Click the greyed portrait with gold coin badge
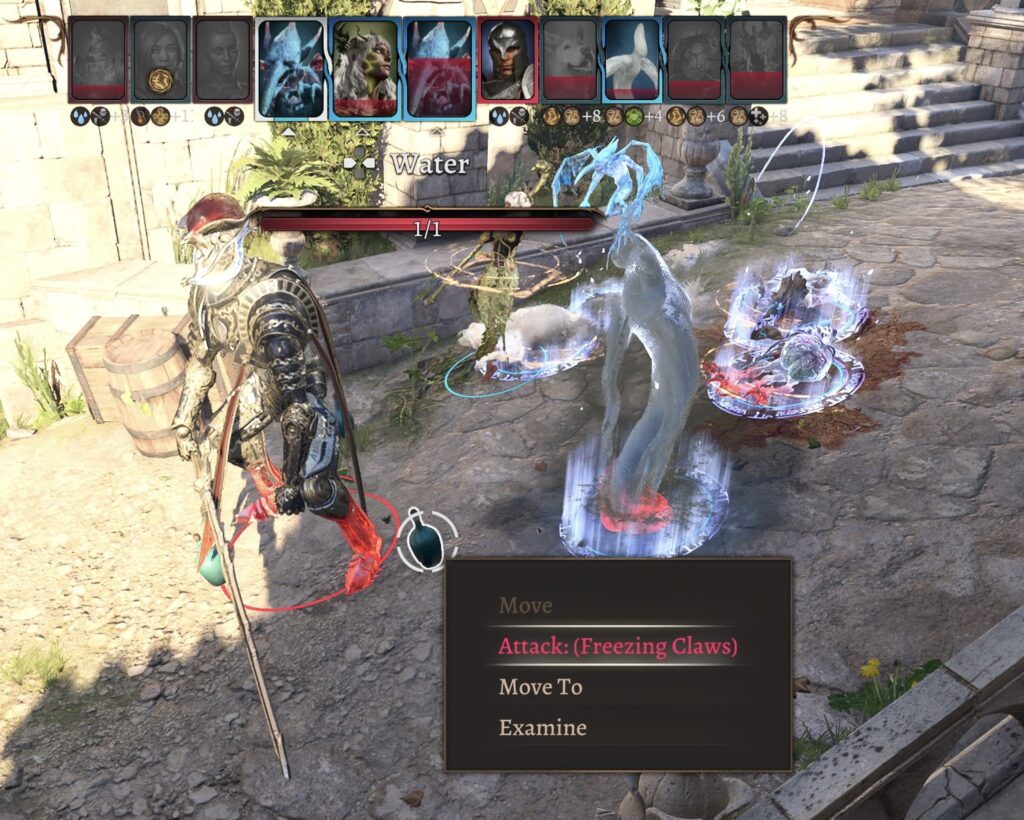The height and width of the screenshot is (820, 1024). 160,60
